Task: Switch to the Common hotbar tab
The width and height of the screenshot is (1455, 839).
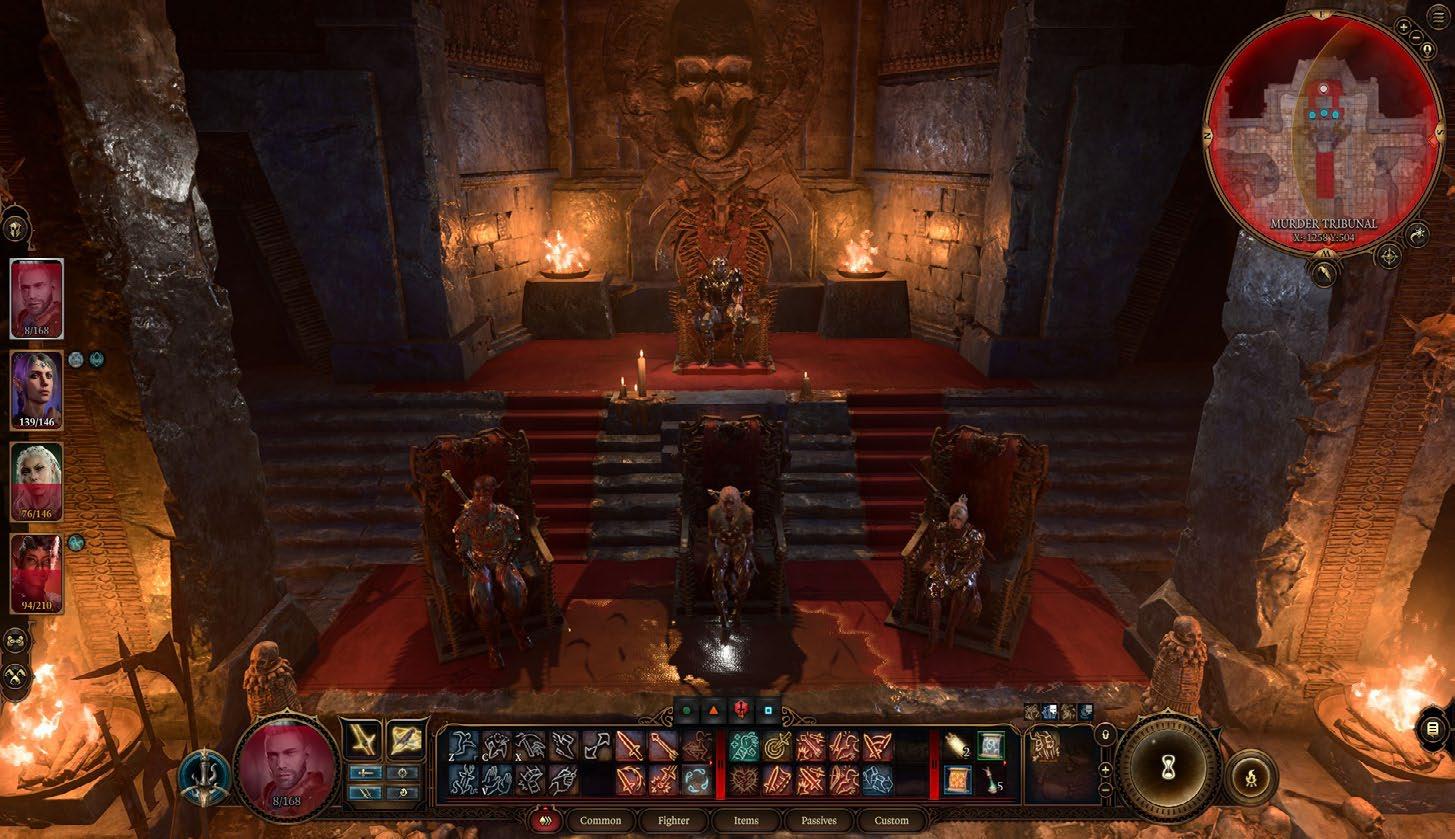Action: [x=600, y=820]
